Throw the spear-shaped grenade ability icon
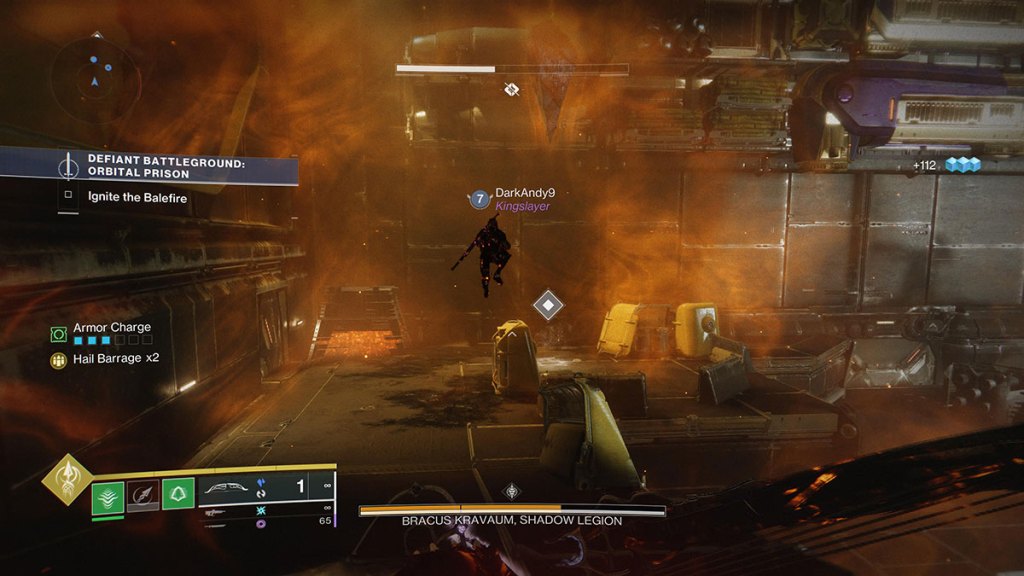Screen dimensions: 1024x576 click(141, 494)
